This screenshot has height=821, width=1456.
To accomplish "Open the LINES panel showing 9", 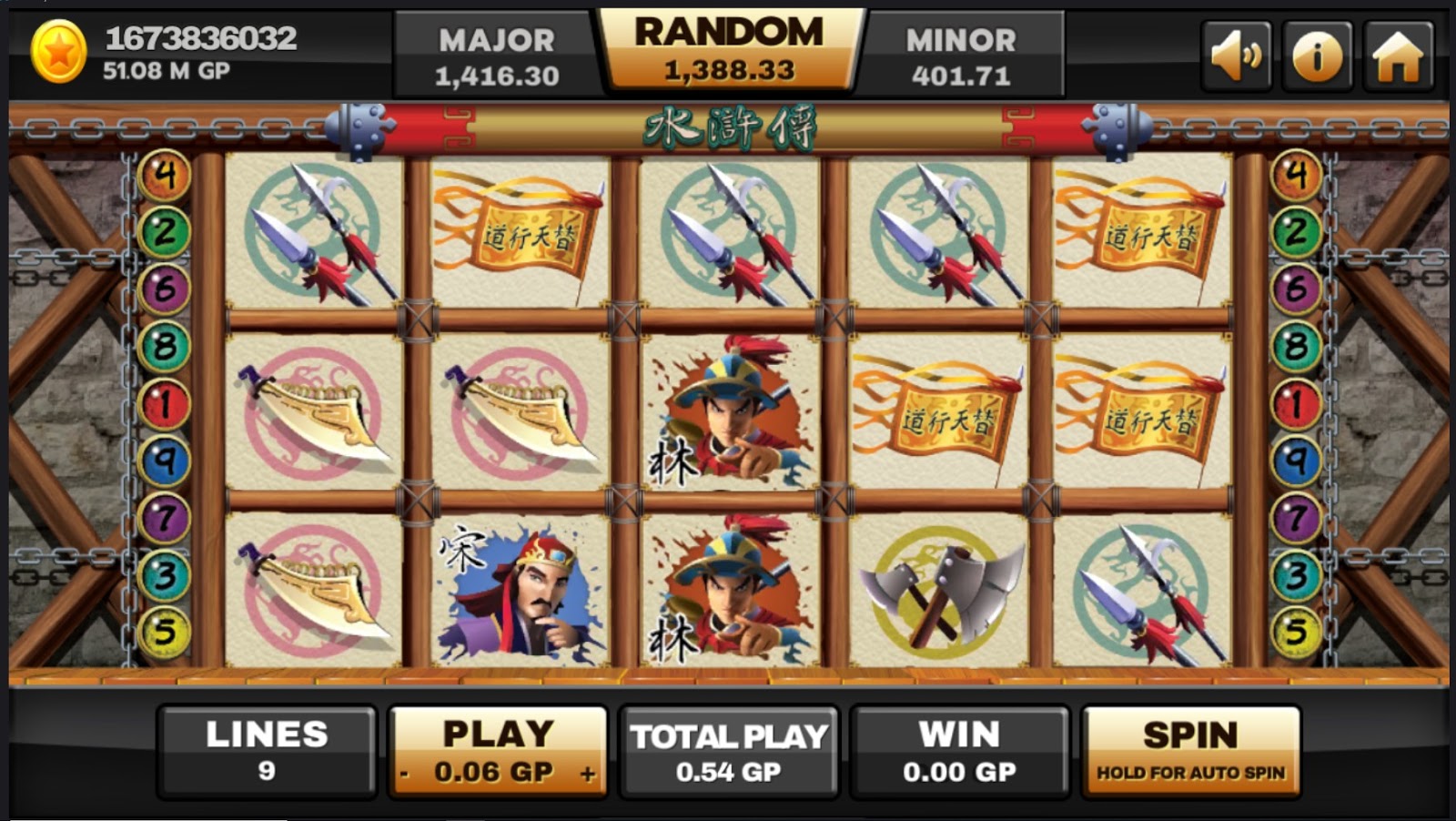I will coord(268,751).
